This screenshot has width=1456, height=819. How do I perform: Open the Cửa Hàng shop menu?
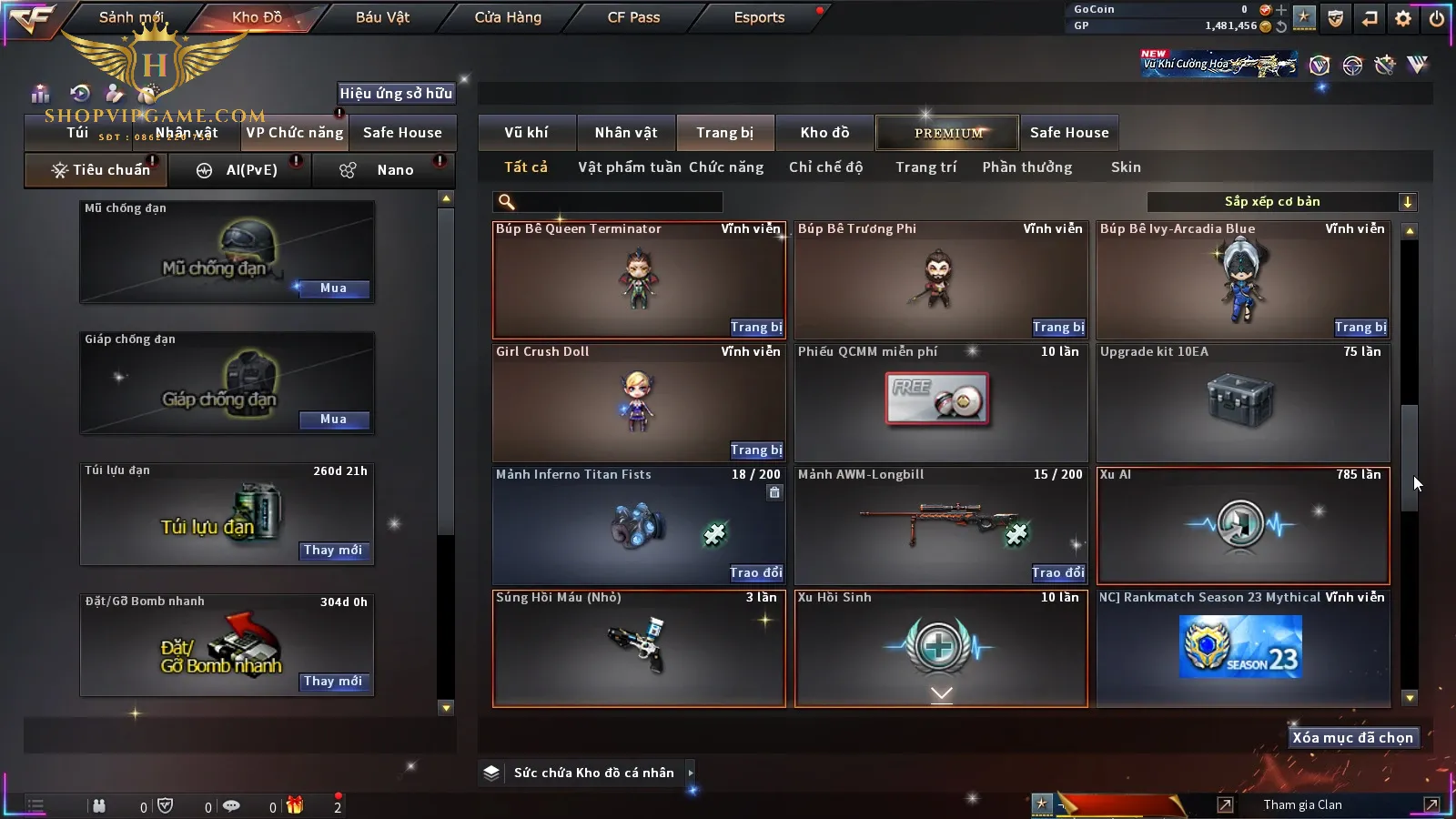click(508, 17)
